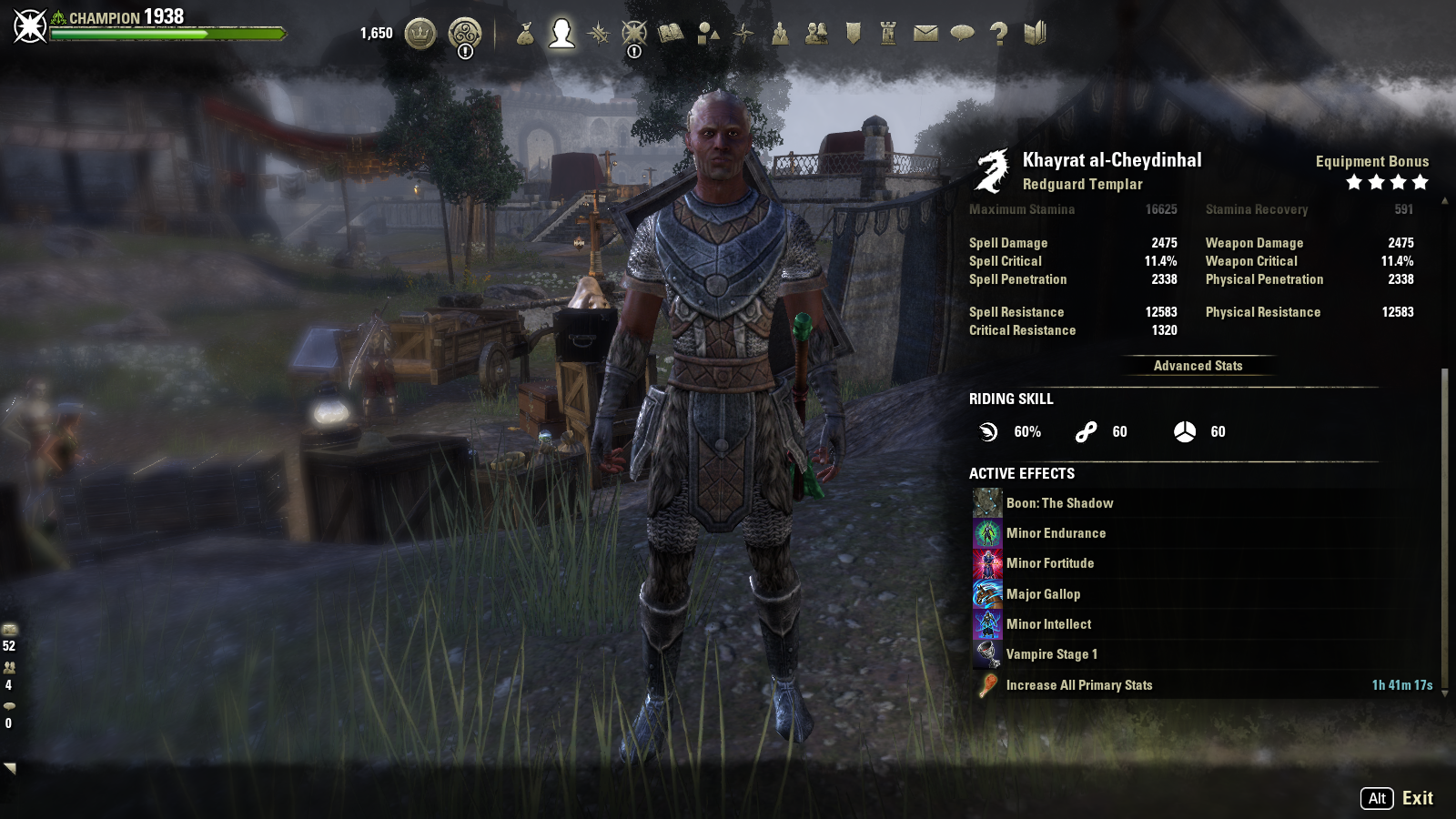The image size is (1456, 819).
Task: Open the Notifications speech bubble icon
Action: click(962, 34)
